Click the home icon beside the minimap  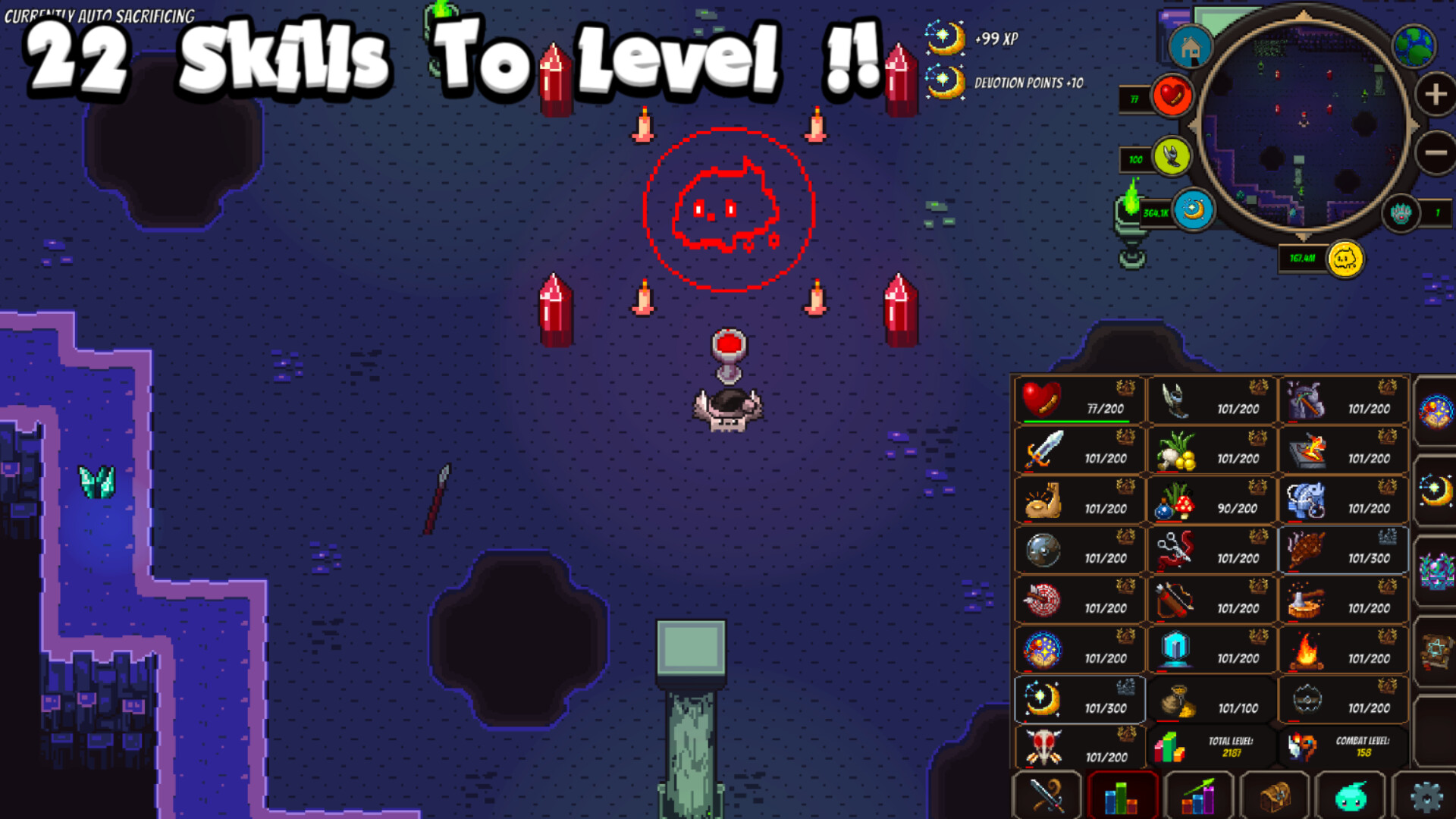(x=1191, y=45)
